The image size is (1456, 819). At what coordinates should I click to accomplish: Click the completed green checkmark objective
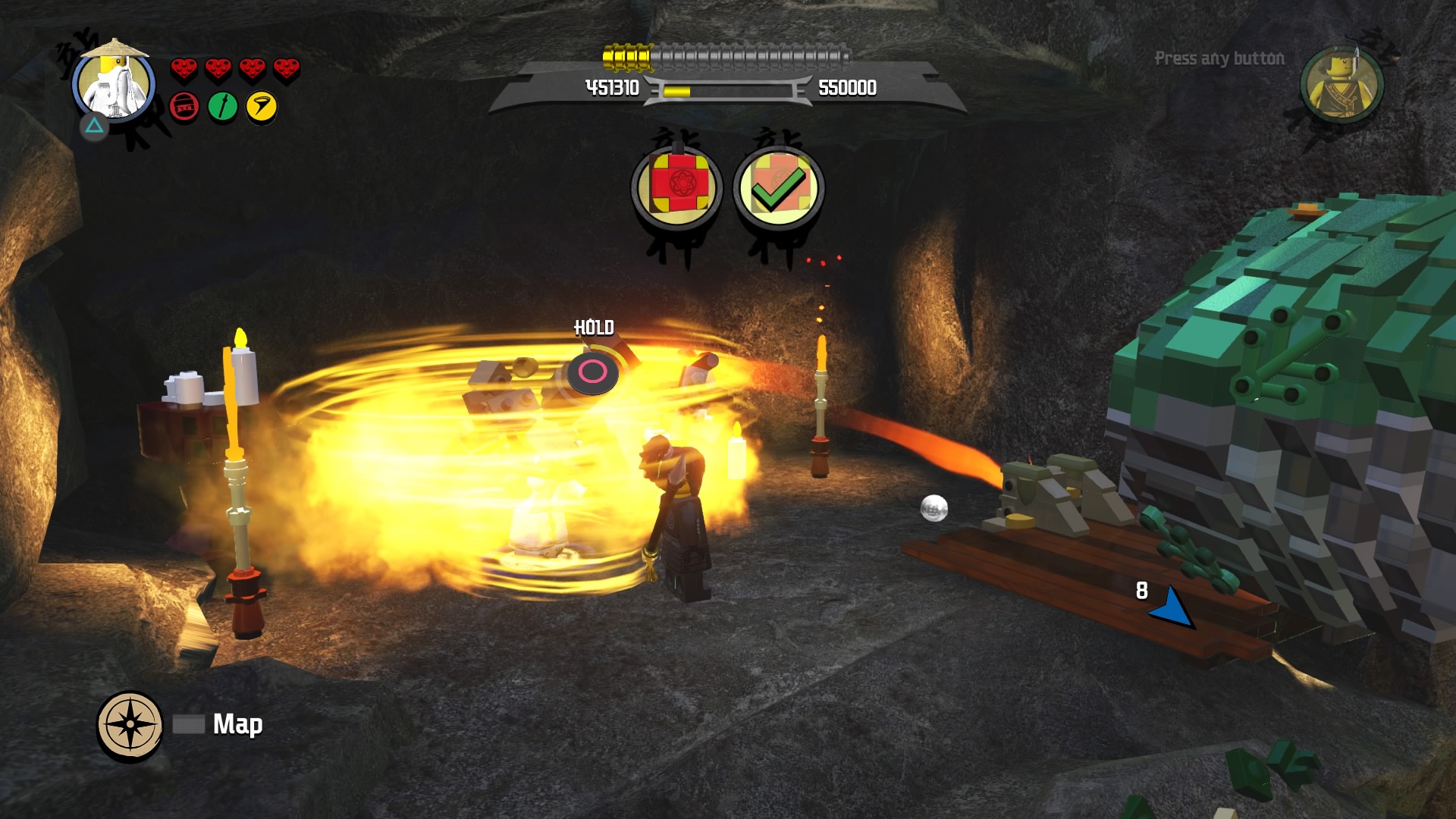click(778, 187)
